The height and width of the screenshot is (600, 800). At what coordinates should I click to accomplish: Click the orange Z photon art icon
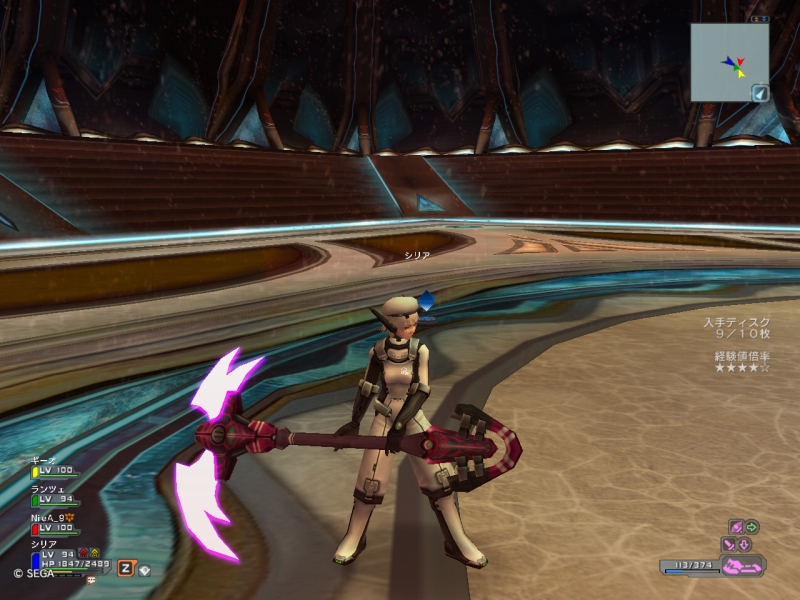point(126,568)
